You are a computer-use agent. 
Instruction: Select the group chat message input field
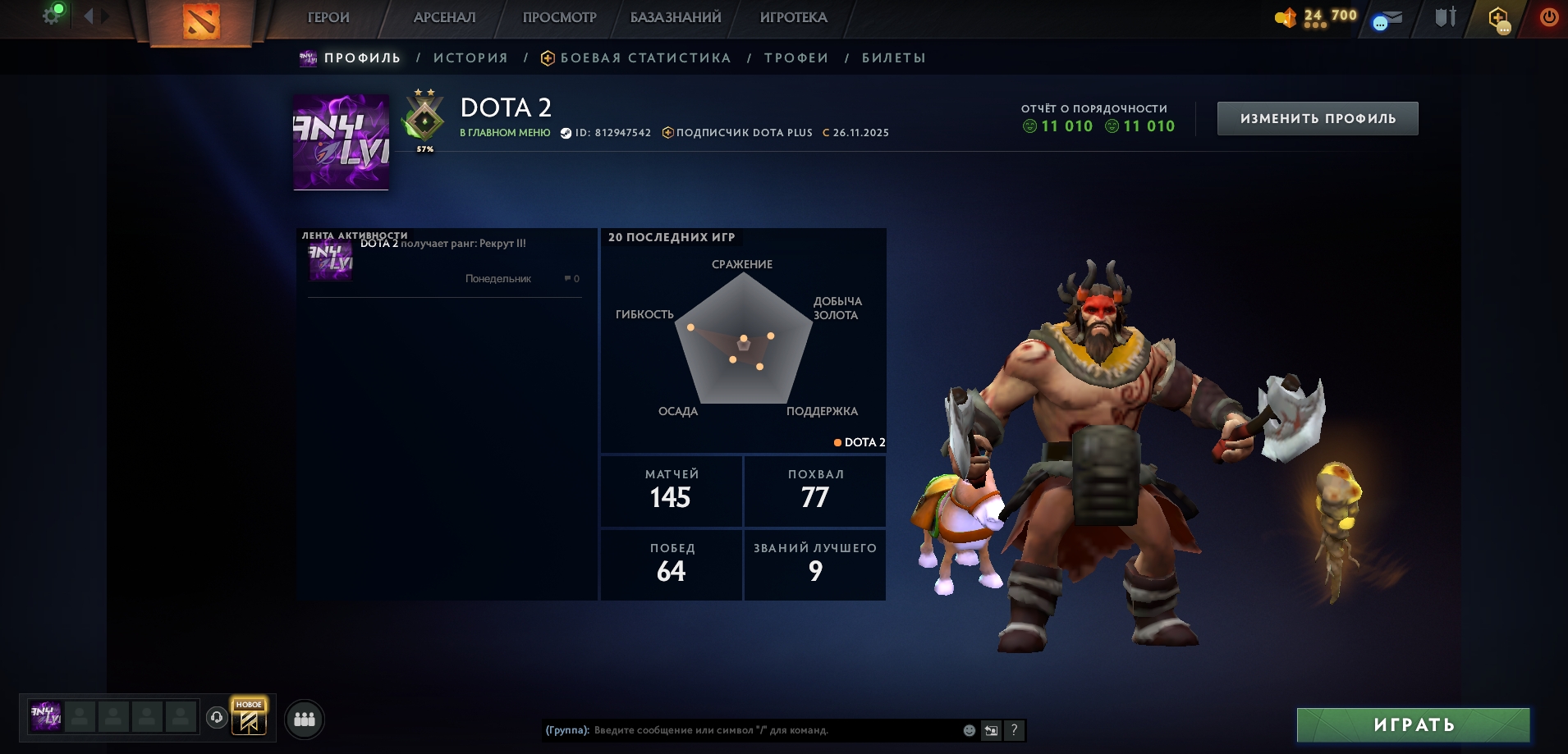[x=772, y=730]
